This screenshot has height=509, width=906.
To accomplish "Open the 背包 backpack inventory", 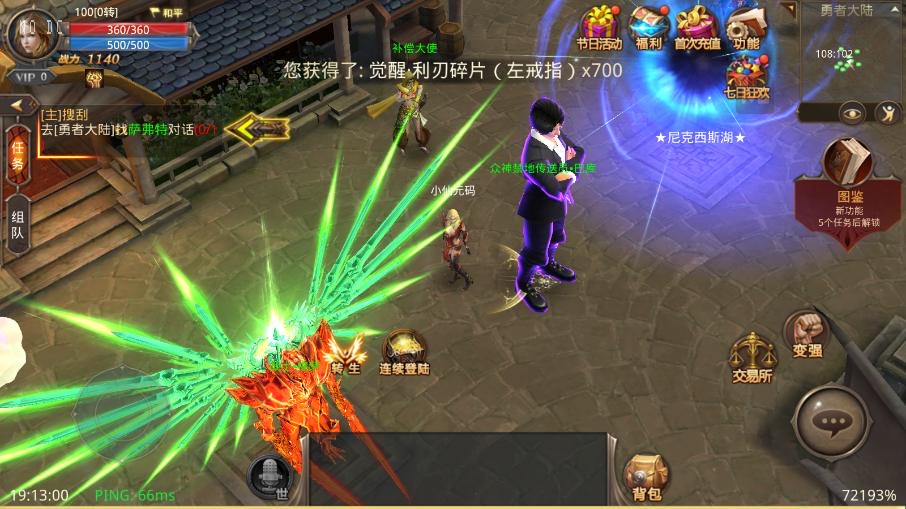I will pos(646,475).
